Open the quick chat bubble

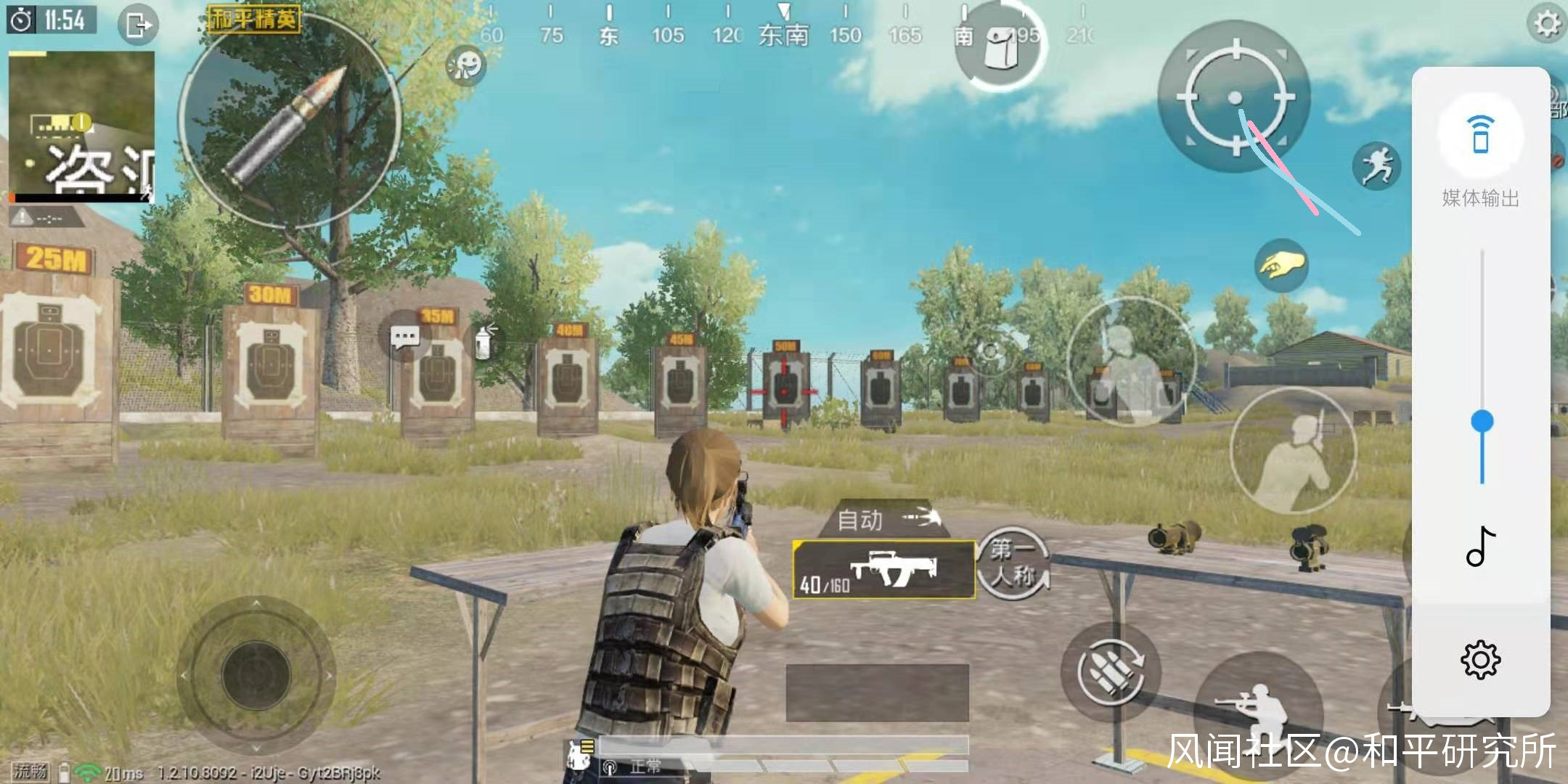404,337
